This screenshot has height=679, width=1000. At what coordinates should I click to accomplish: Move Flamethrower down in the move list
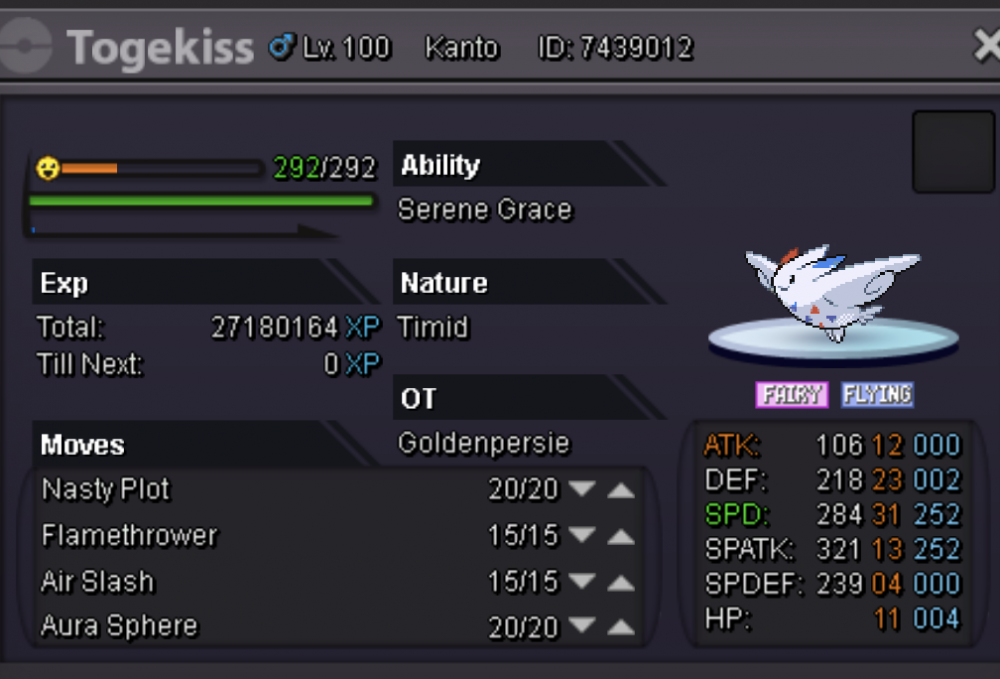(581, 537)
